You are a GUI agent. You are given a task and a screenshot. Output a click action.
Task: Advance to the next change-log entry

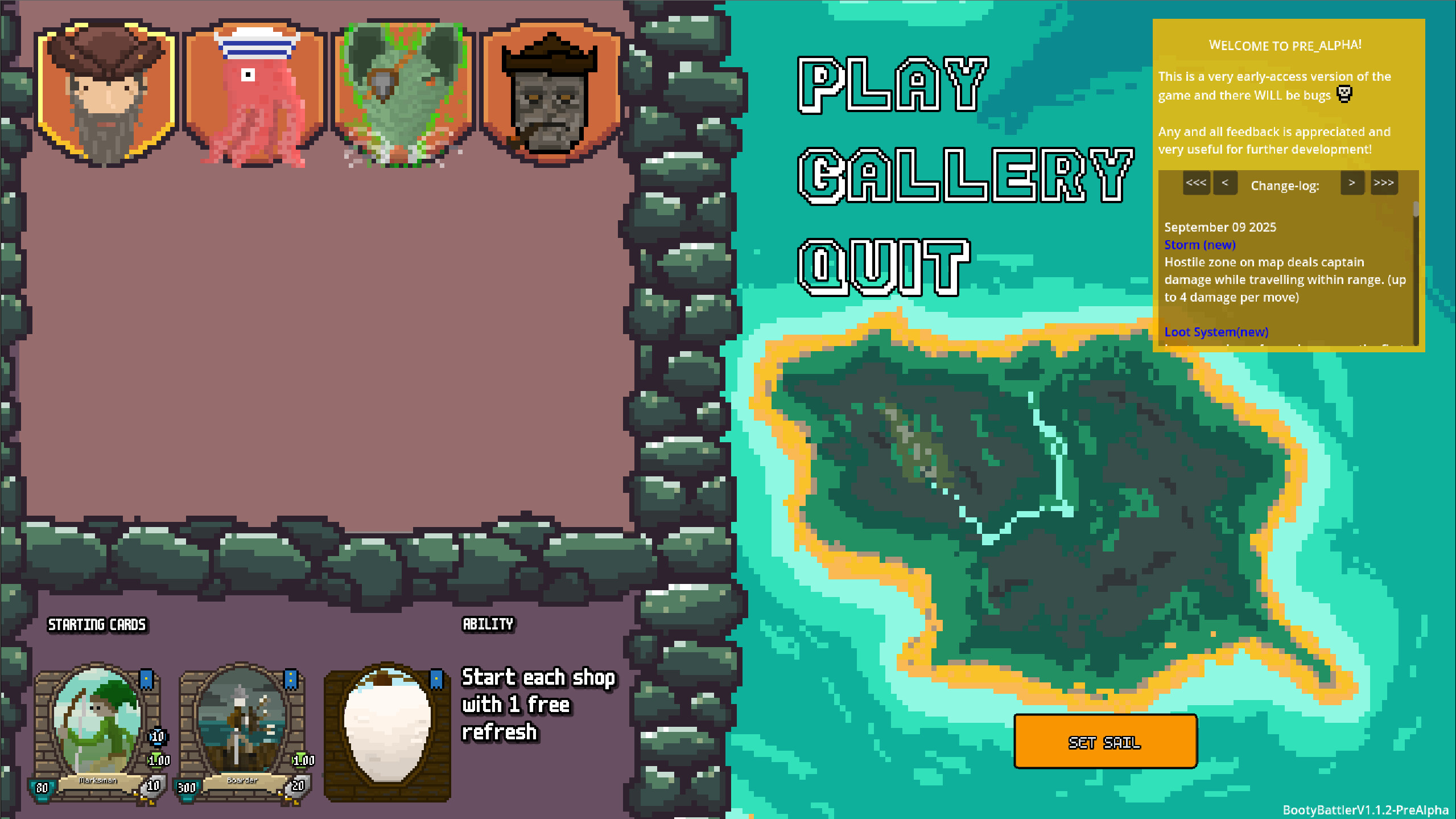pos(1352,183)
